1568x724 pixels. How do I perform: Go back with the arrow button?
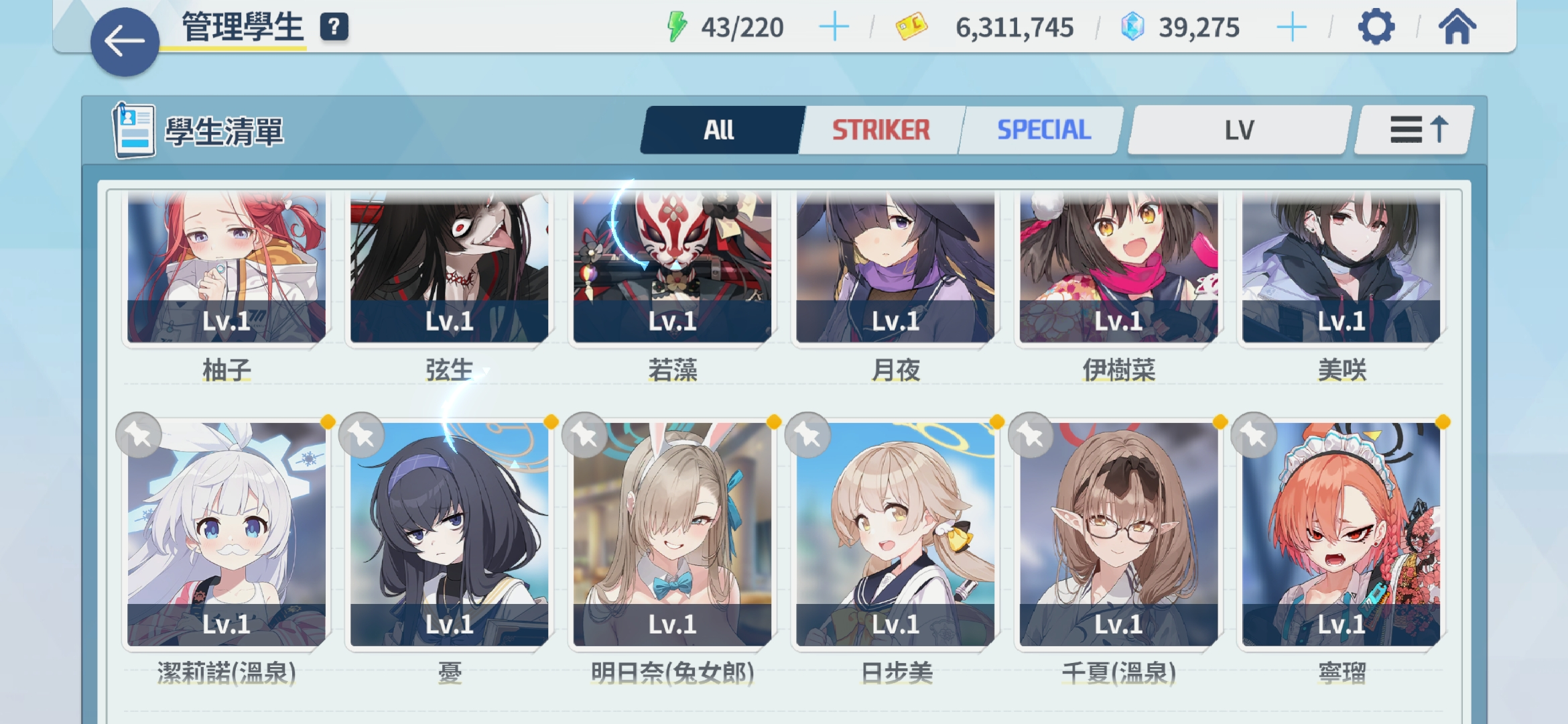125,42
